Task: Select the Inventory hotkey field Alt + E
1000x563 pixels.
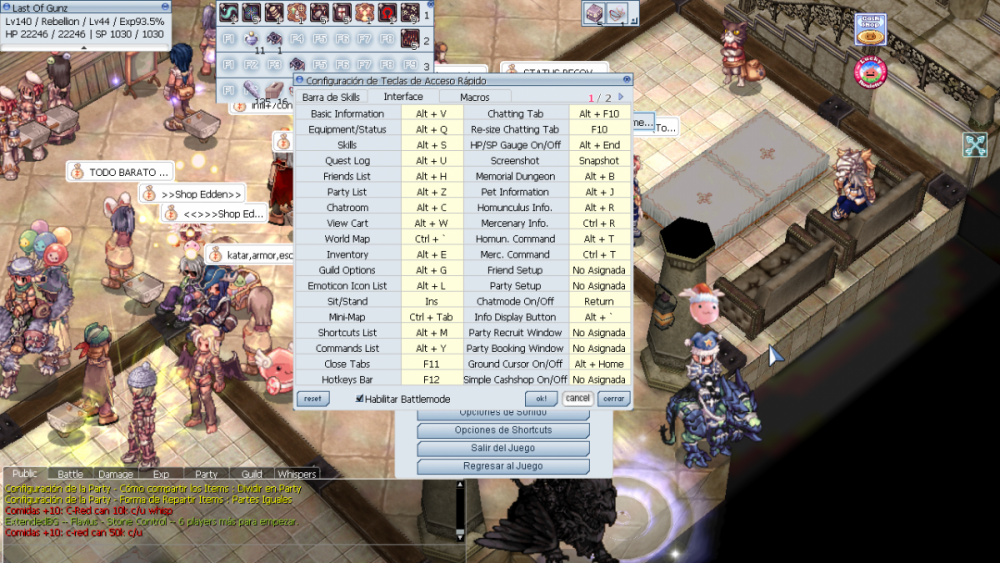Action: pyautogui.click(x=431, y=255)
